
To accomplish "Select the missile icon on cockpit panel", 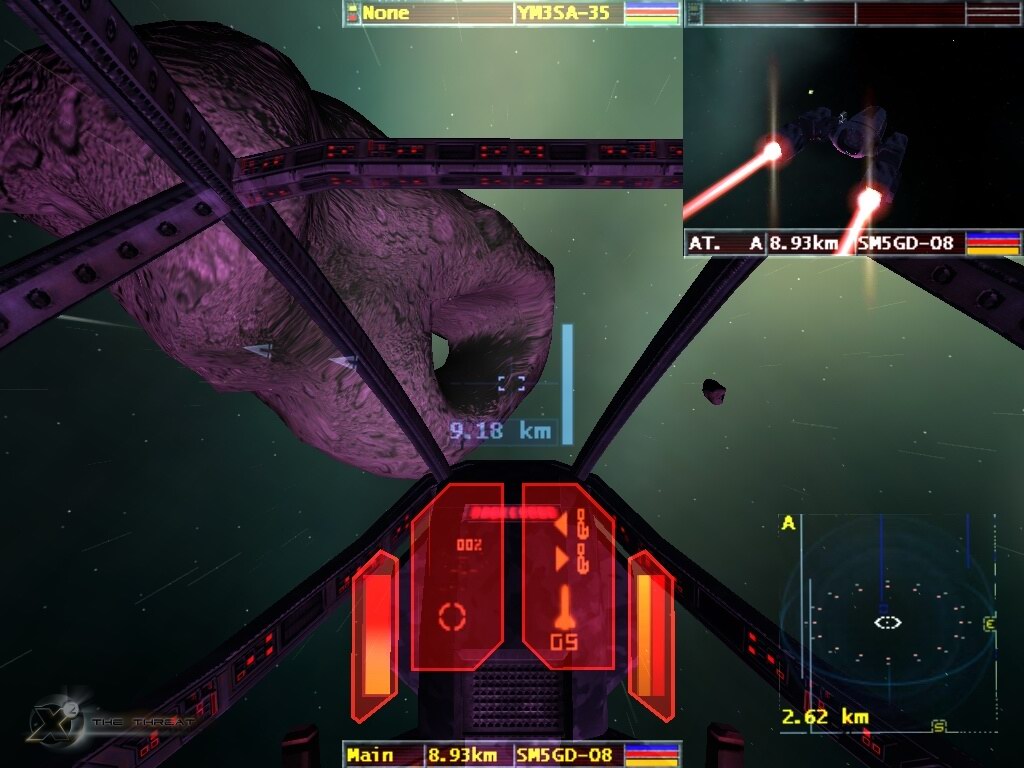I will [x=564, y=607].
